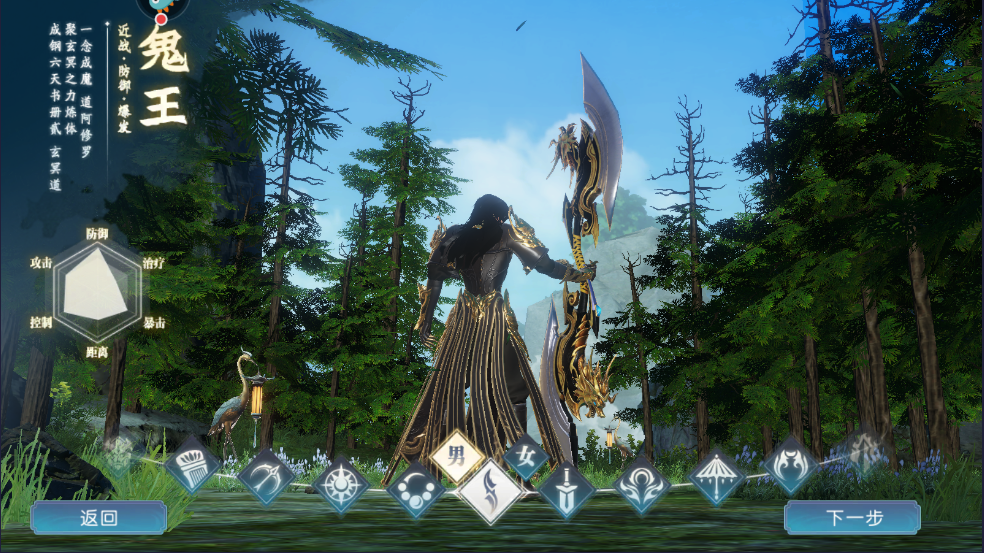Click the highlighted curved blade class icon
Viewport: 984px width, 553px height.
(490, 492)
